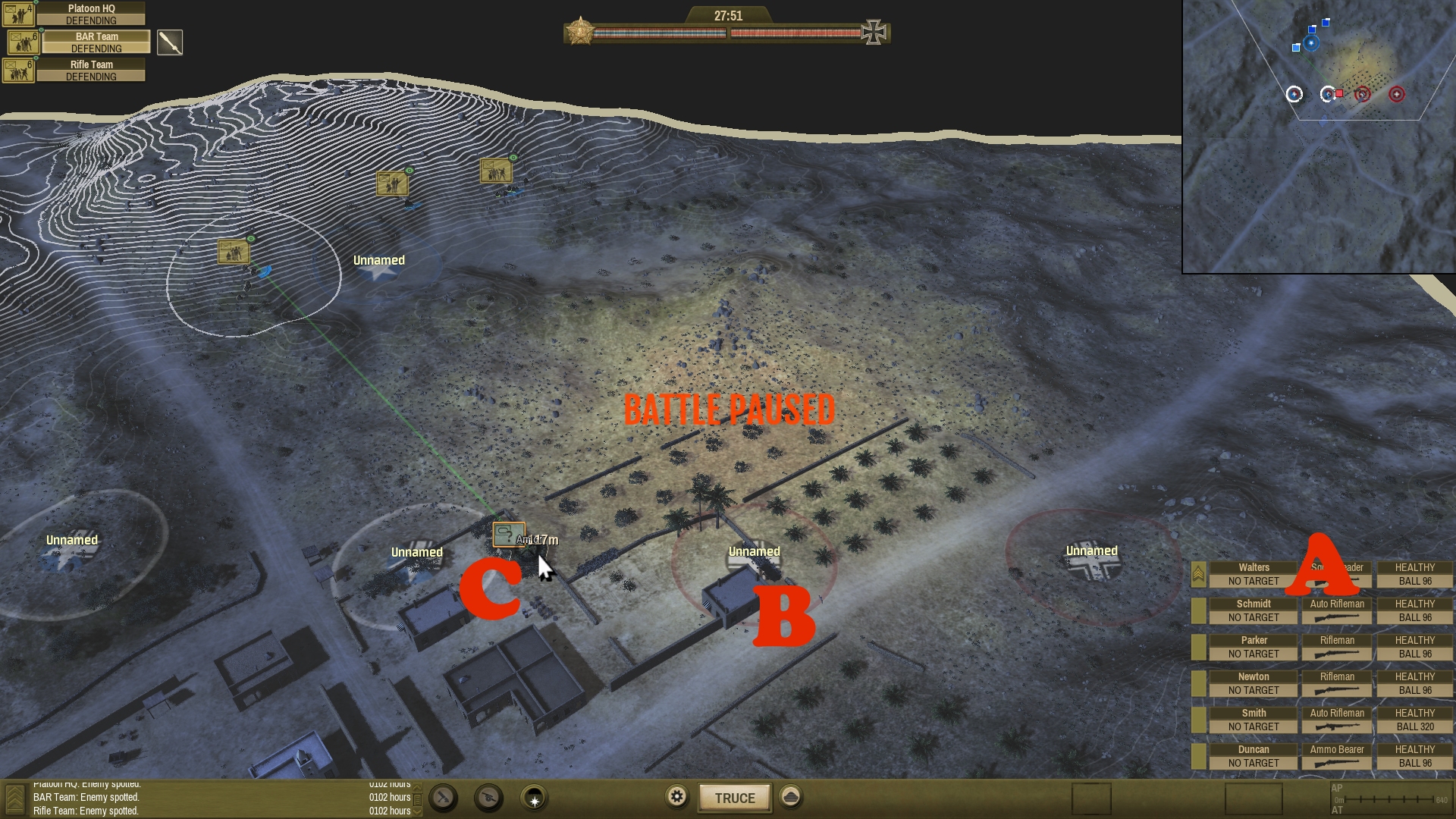Select soldier Schmidt in the squad roster
This screenshot has width=1456, height=819.
click(x=1253, y=610)
